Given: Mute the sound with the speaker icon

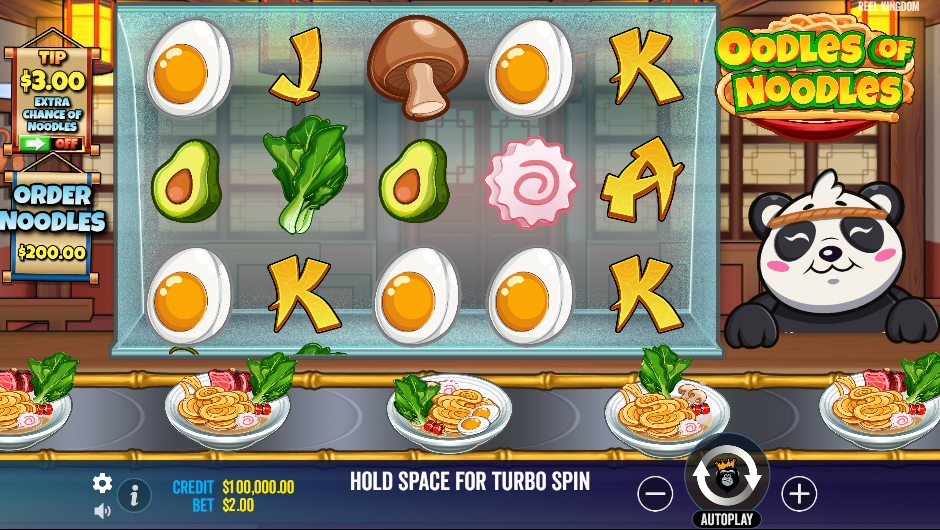Looking at the screenshot, I should point(102,511).
